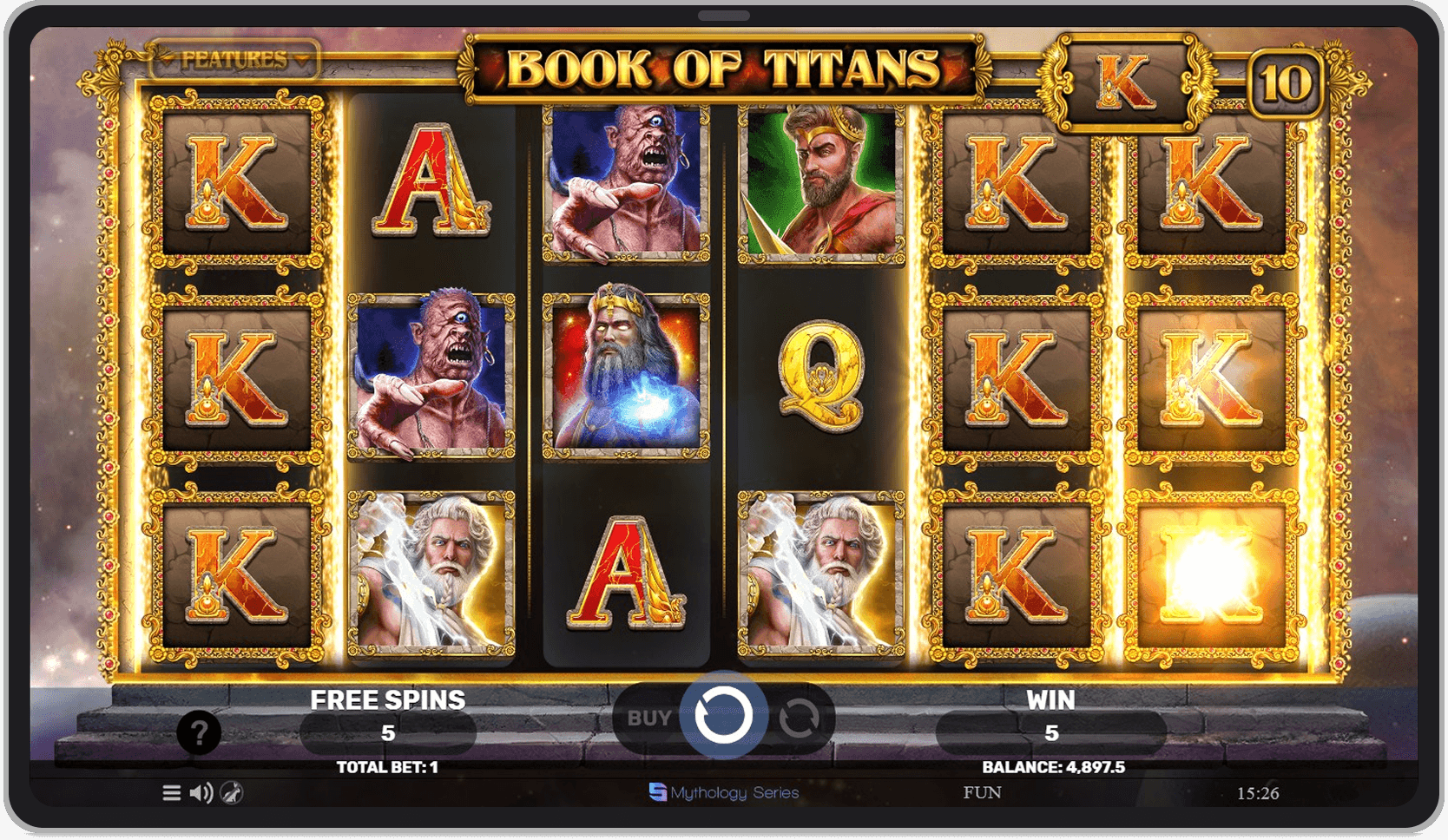Viewport: 1448px width, 840px height.
Task: Start autoplay with the auto-spin icon
Action: pyautogui.click(x=800, y=718)
